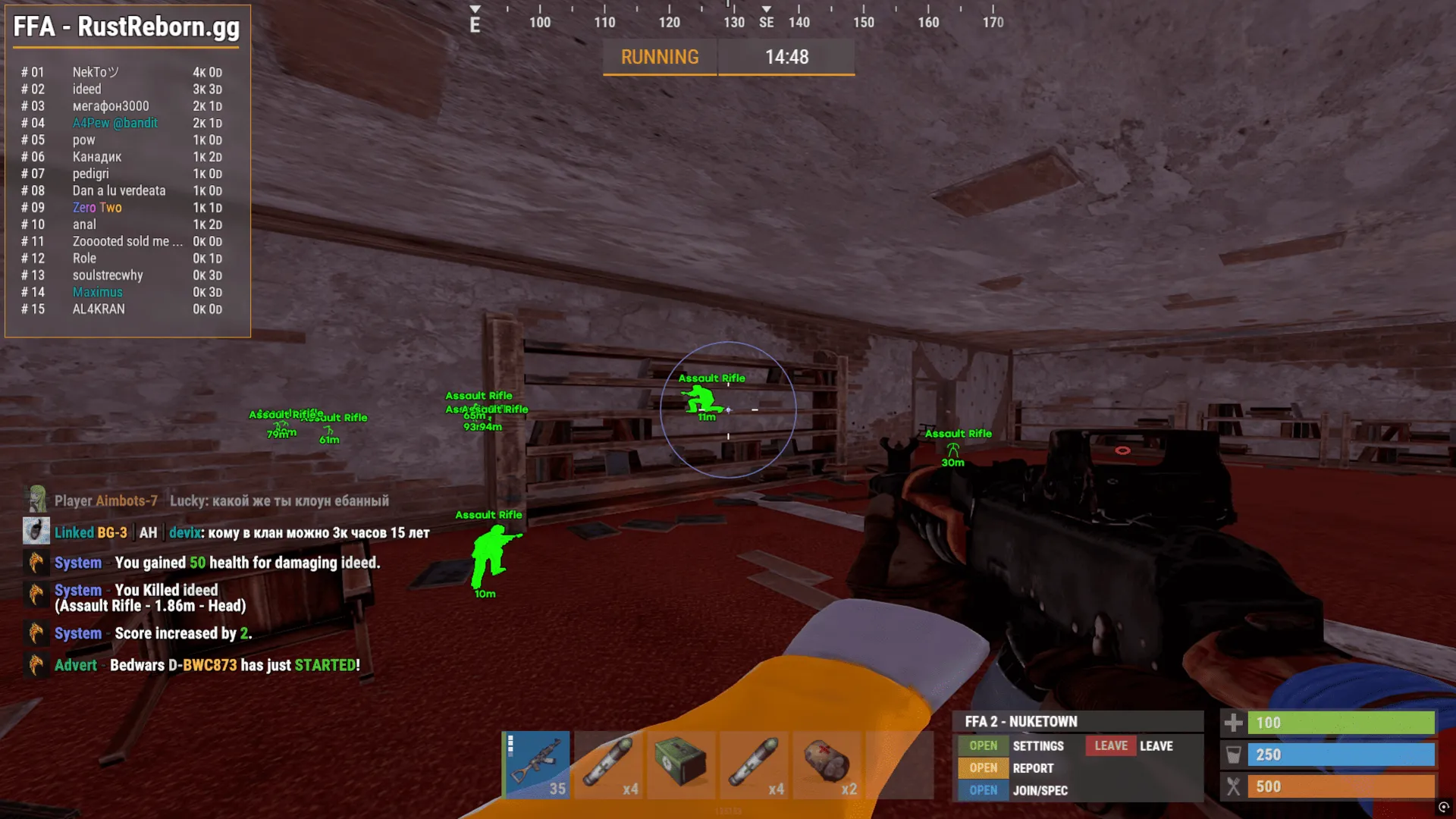Expand the truncated Zooooted sold me entry
Image resolution: width=1456 pixels, height=819 pixels.
[126, 241]
